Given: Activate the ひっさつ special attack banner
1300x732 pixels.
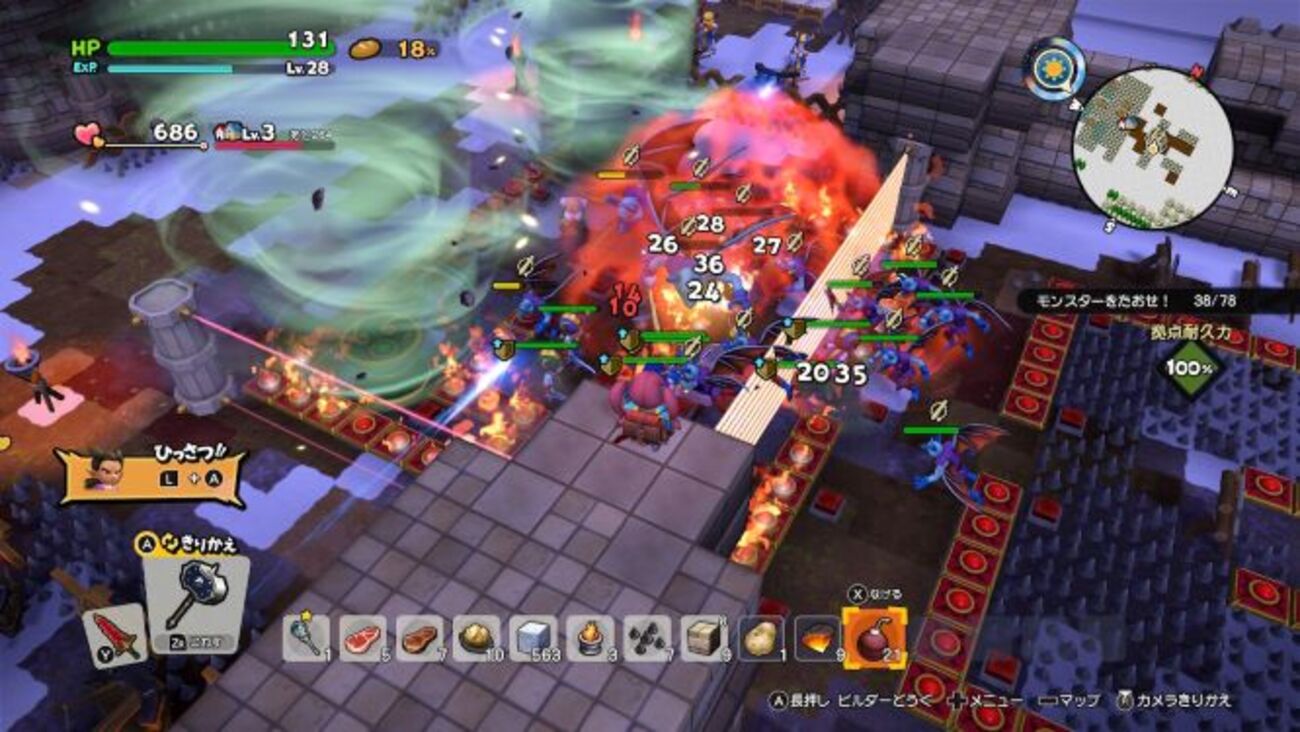Looking at the screenshot, I should (x=152, y=475).
